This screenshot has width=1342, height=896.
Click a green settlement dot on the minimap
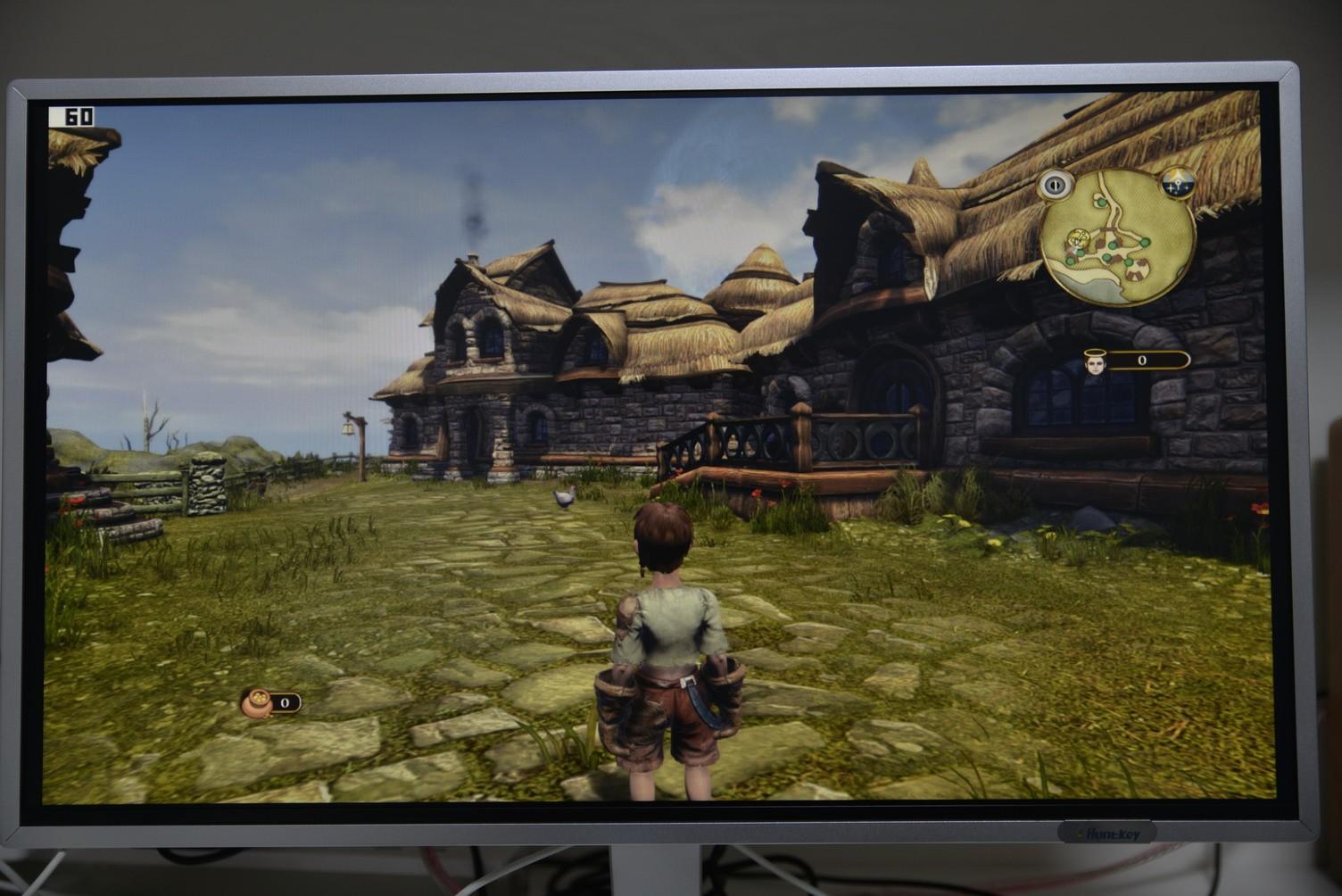click(x=1143, y=242)
